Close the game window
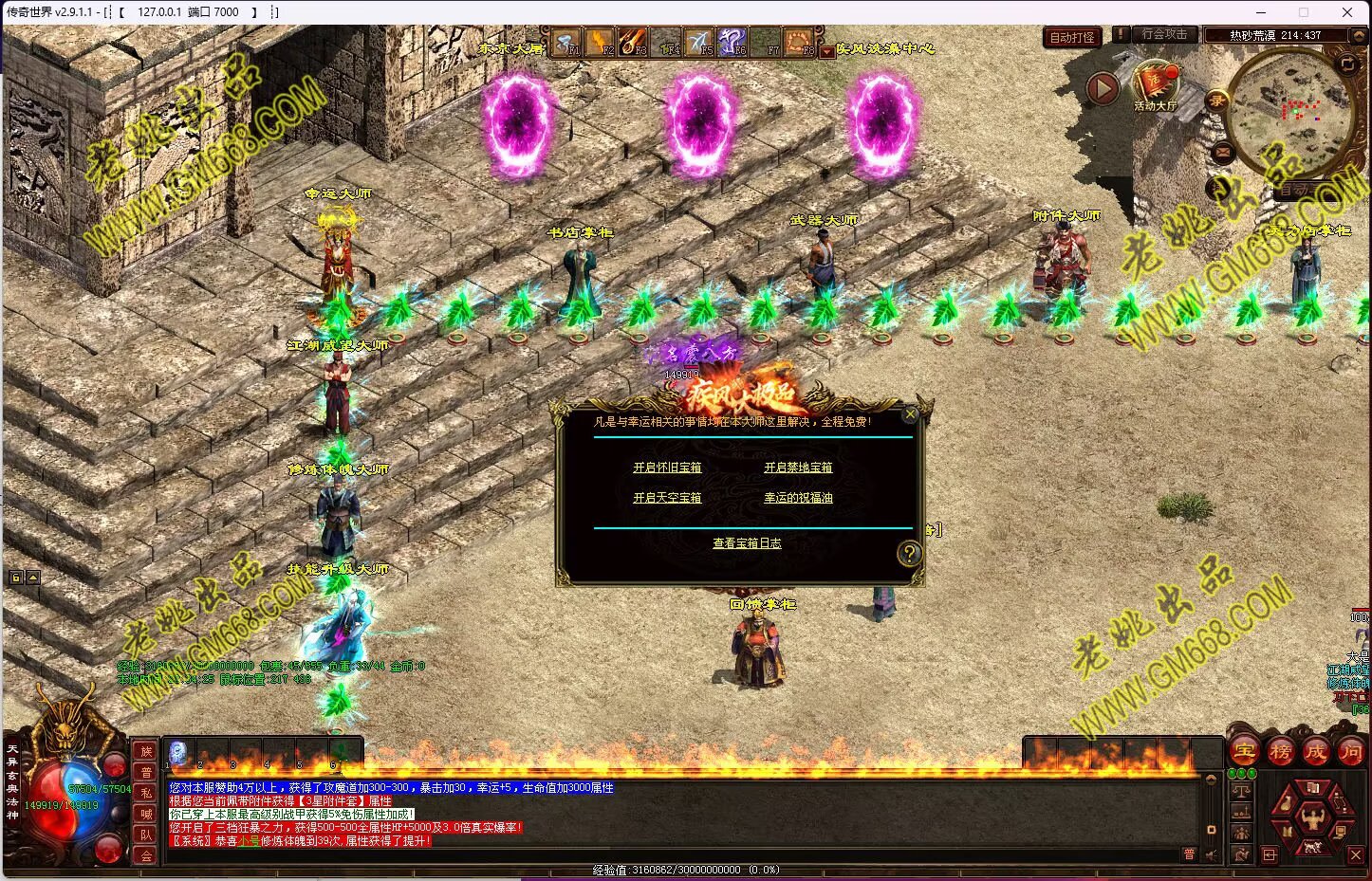 coord(1347,12)
